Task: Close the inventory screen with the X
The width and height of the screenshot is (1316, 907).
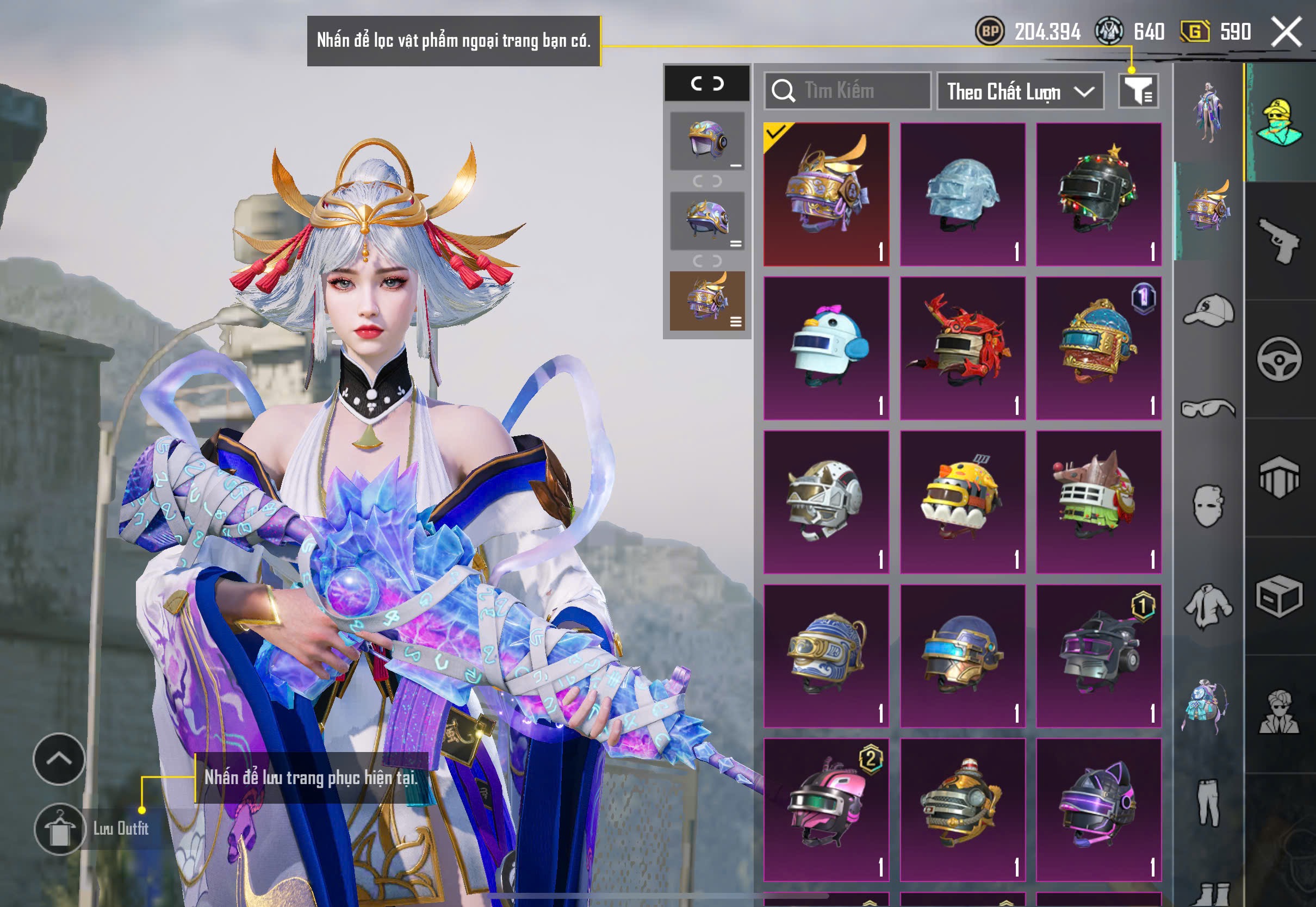Action: point(1287,32)
